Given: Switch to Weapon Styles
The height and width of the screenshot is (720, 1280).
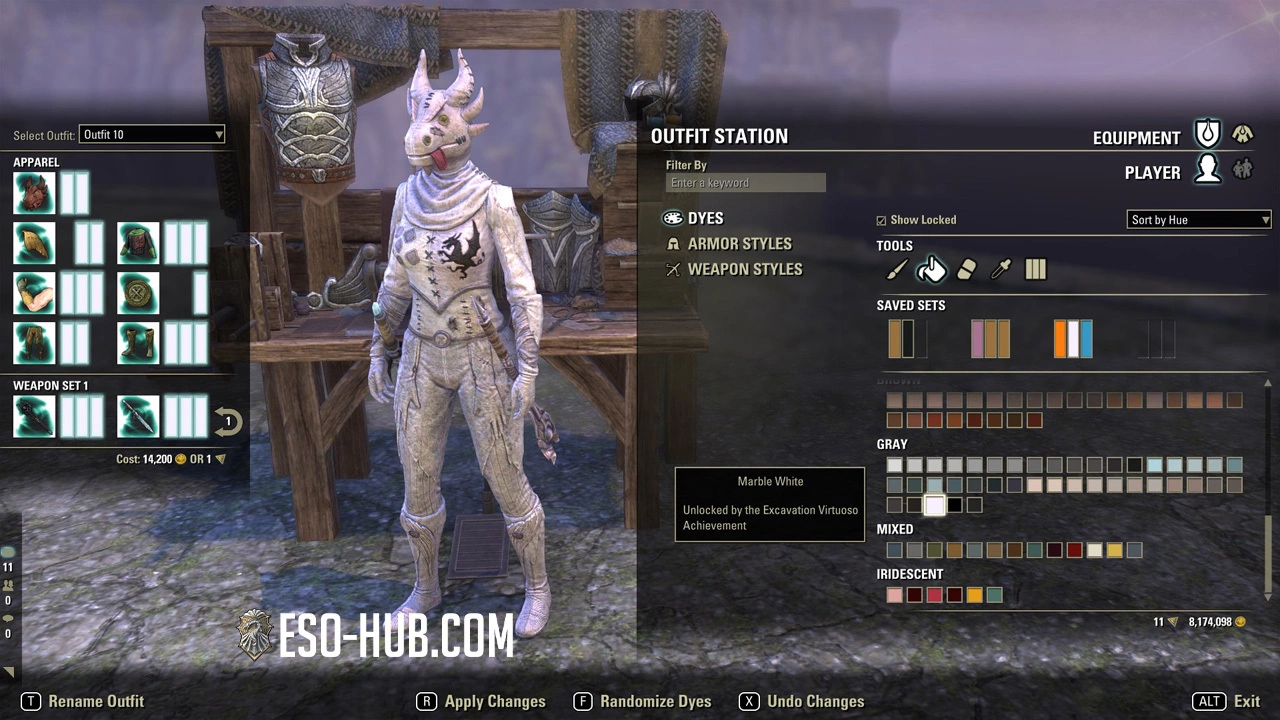Looking at the screenshot, I should click(x=744, y=270).
